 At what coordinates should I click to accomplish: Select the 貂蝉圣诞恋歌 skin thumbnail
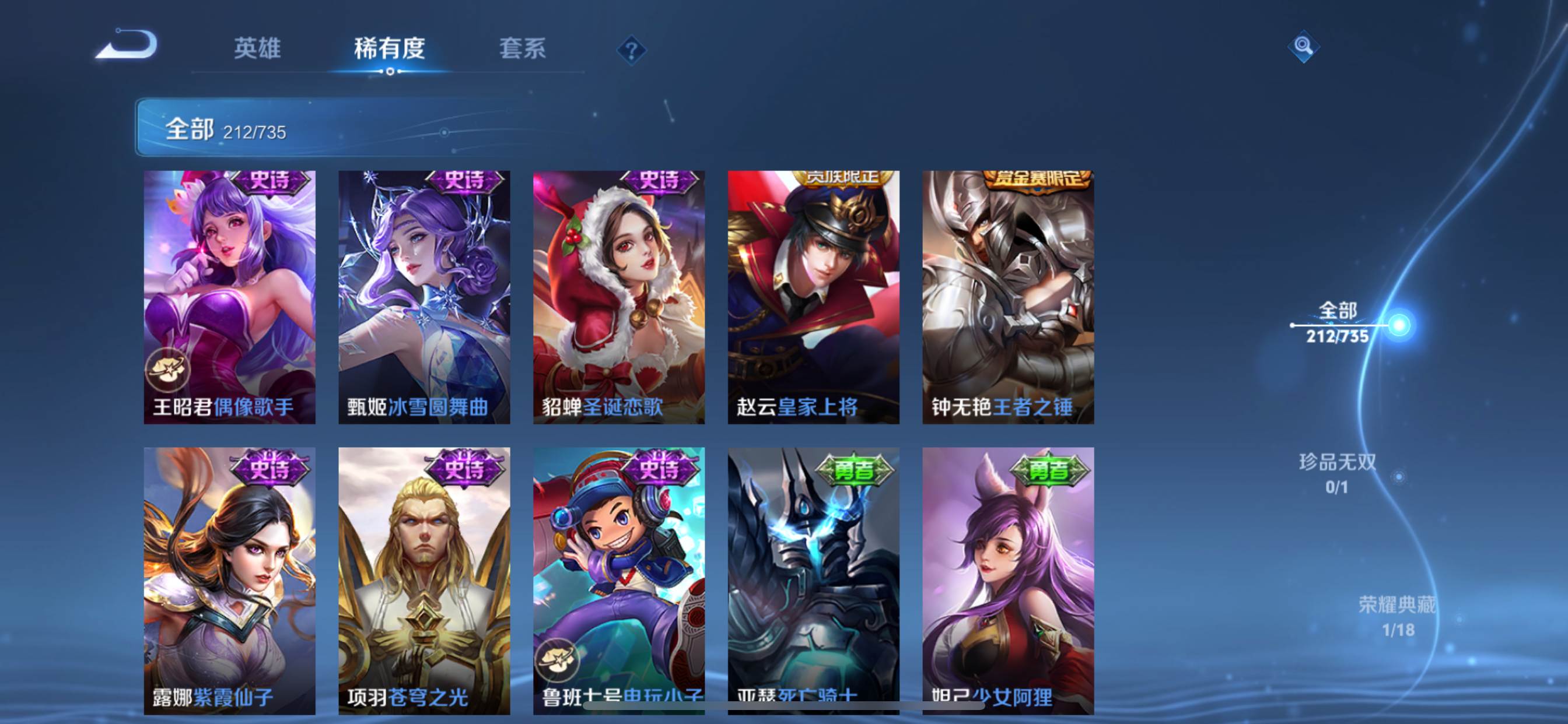click(x=619, y=298)
